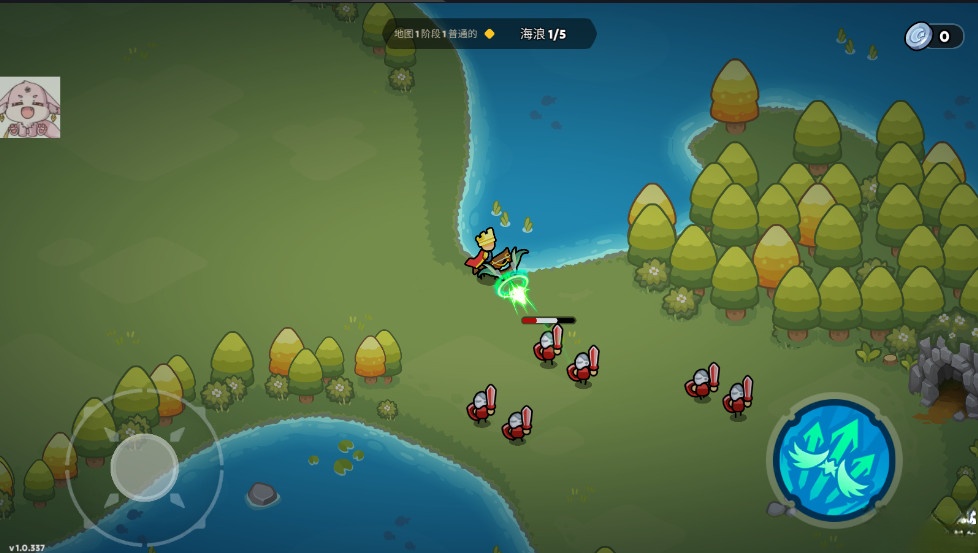Click the pink-haired character avatar overlay

tap(30, 108)
